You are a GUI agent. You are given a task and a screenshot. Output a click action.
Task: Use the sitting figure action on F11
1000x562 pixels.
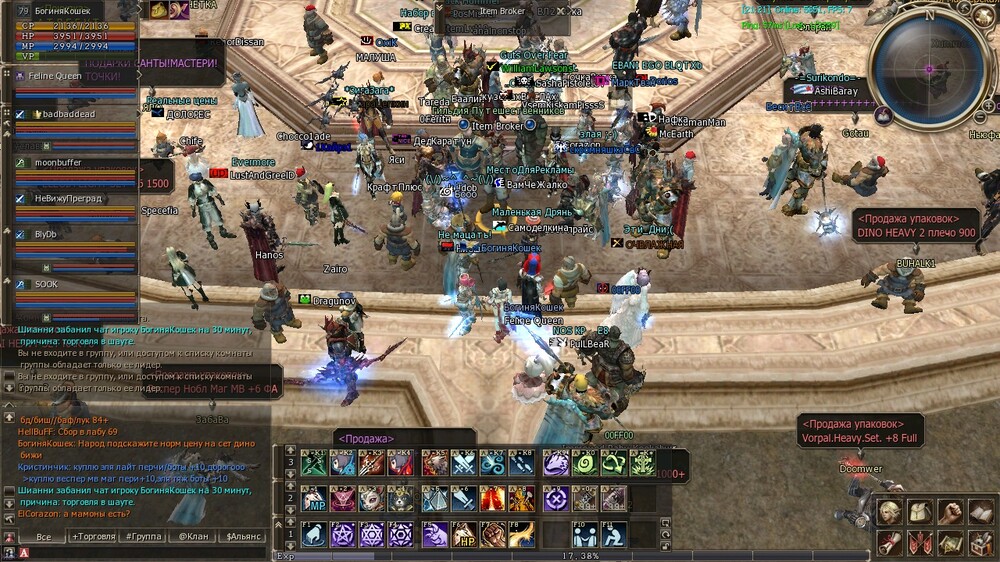(615, 534)
